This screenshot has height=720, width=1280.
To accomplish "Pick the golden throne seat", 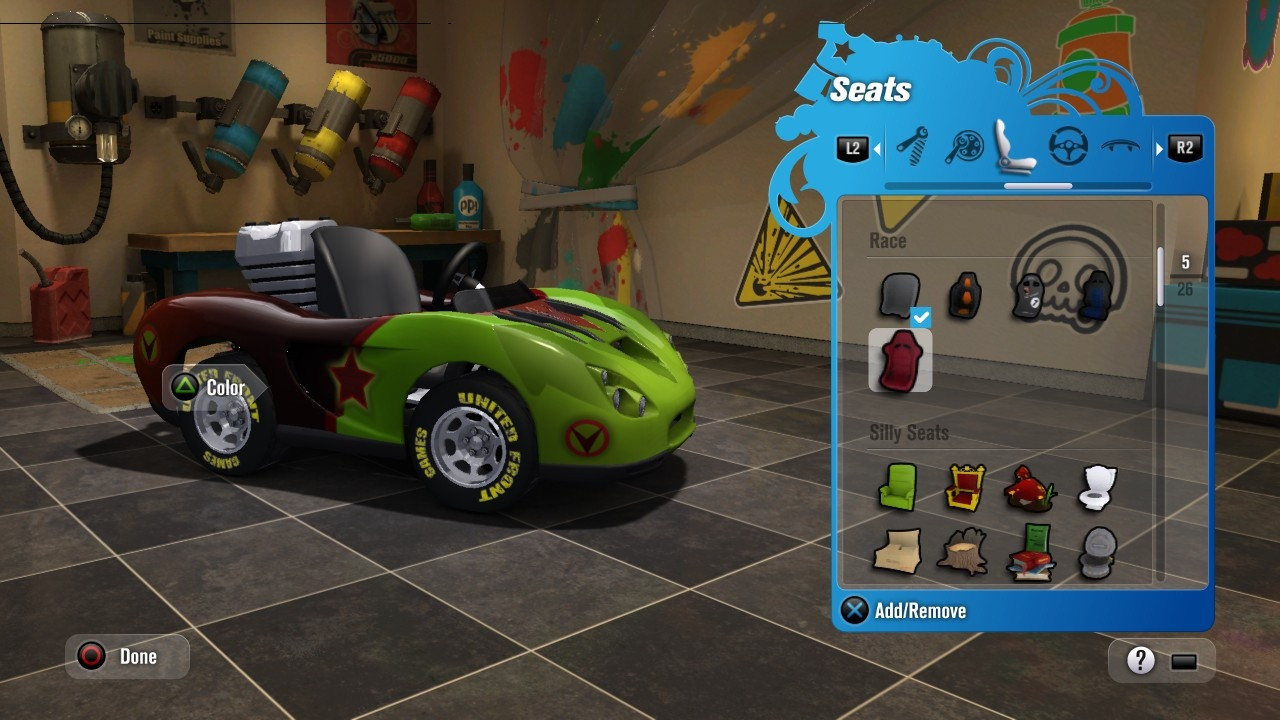I will 963,488.
